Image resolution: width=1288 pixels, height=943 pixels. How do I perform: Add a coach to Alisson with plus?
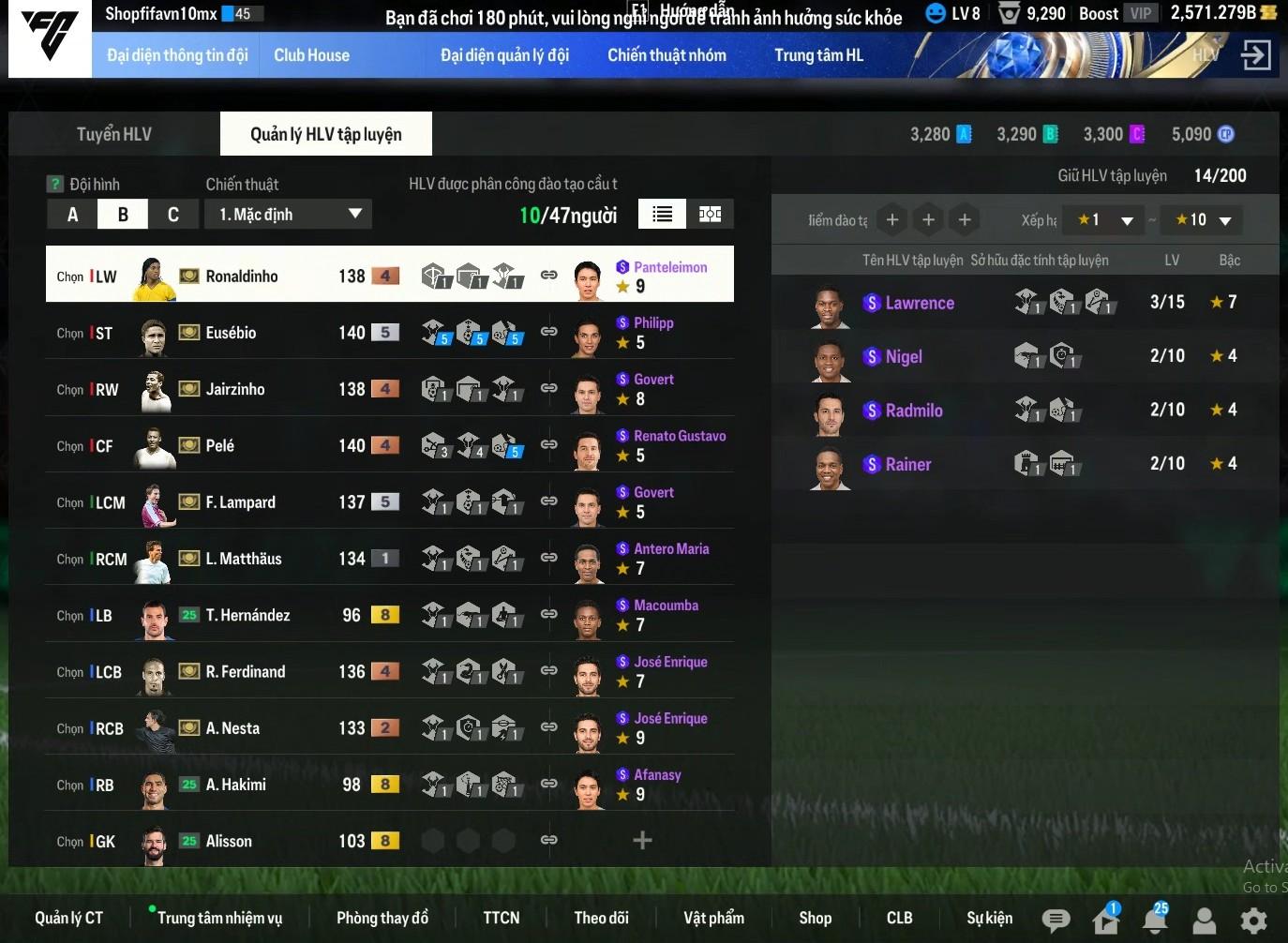642,840
